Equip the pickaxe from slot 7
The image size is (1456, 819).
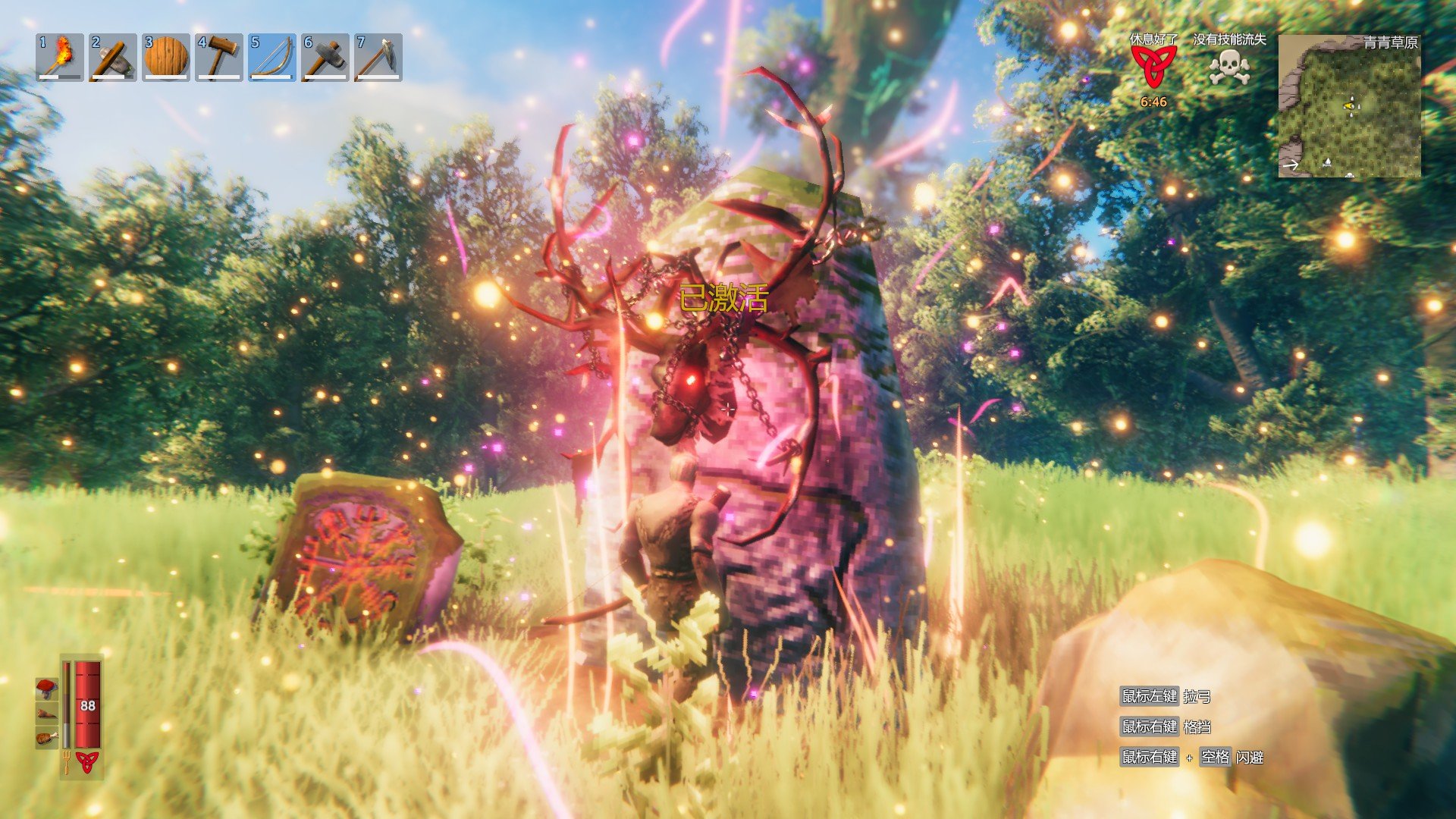[378, 57]
